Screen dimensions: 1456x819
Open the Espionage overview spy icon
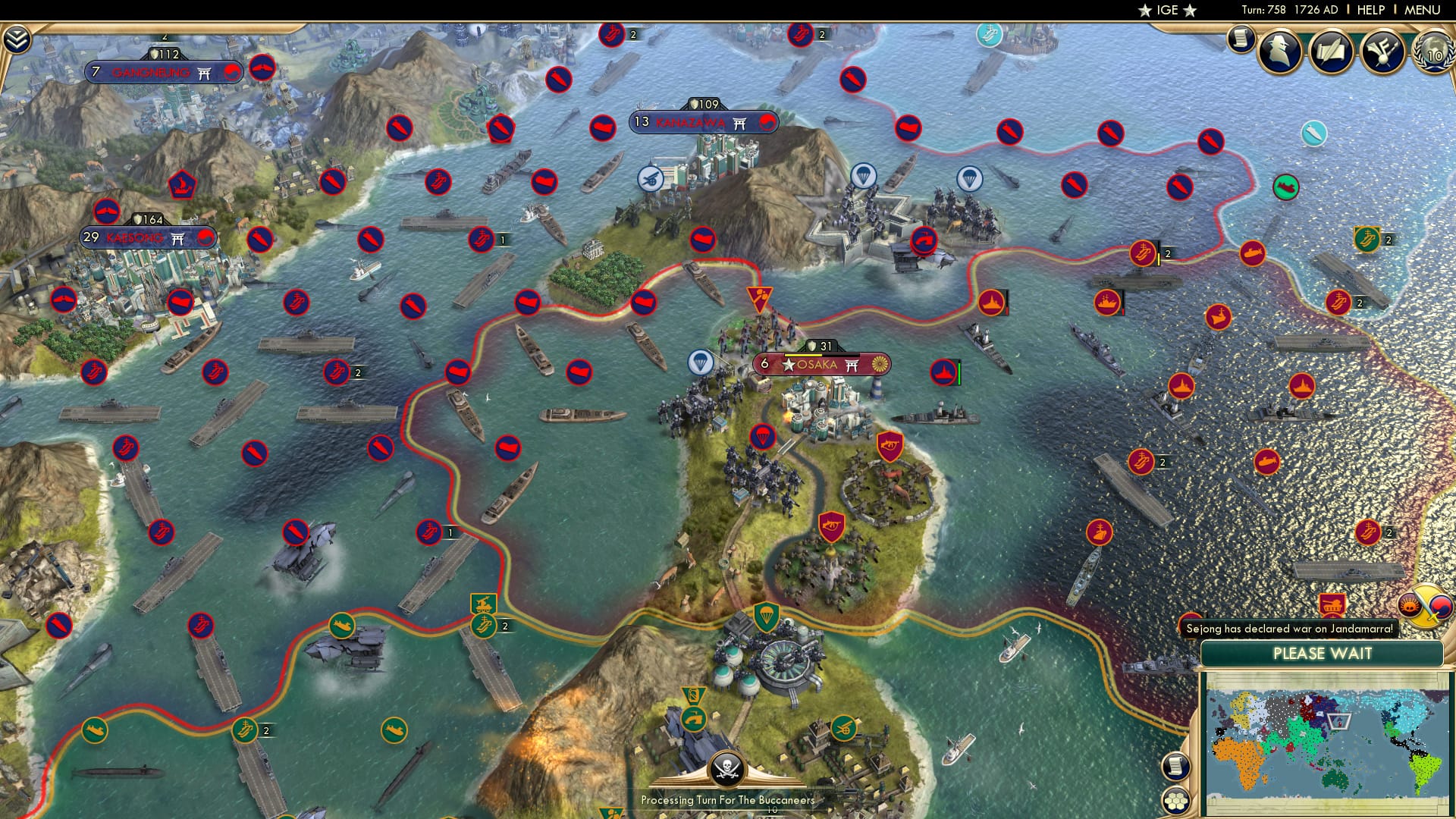[x=1279, y=51]
